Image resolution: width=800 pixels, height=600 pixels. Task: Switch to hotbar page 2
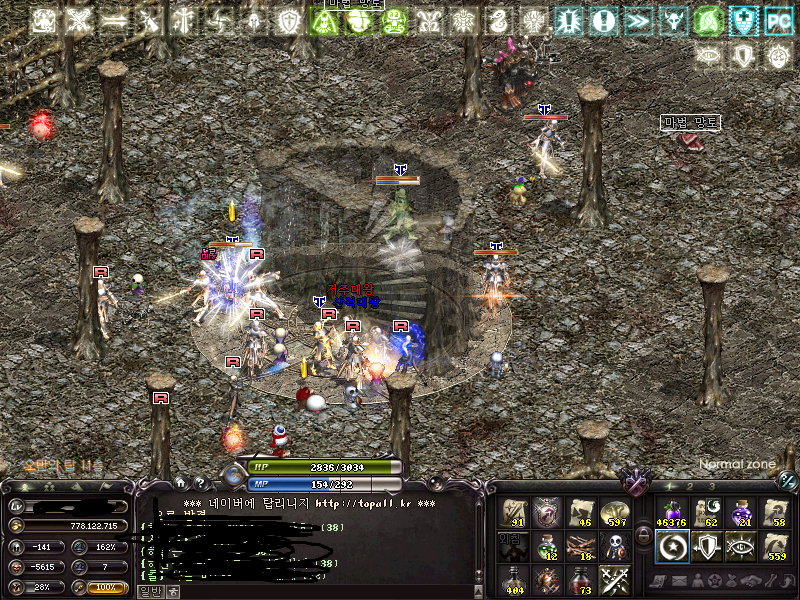pyautogui.click(x=690, y=486)
